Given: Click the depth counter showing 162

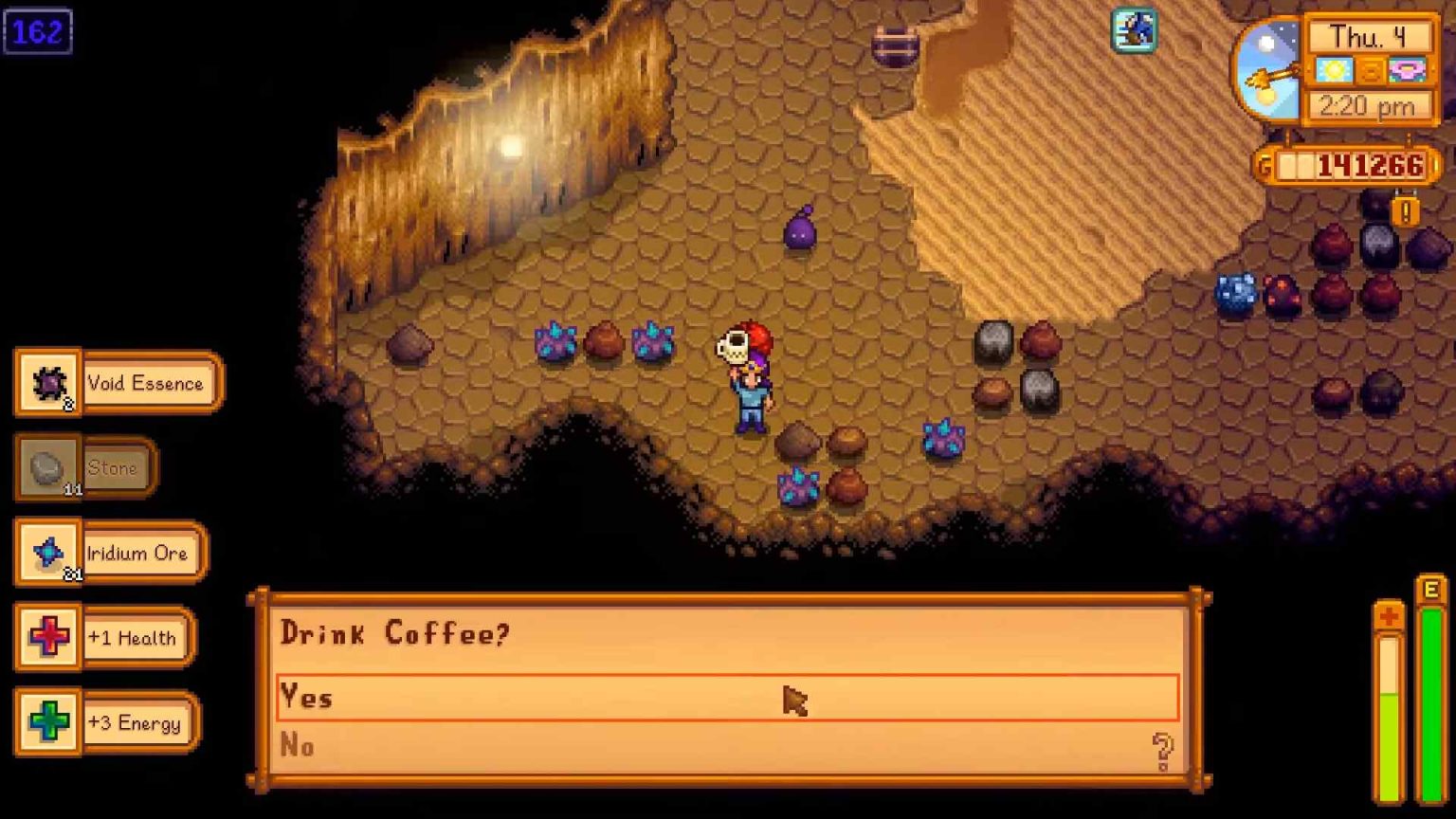Looking at the screenshot, I should 37,31.
